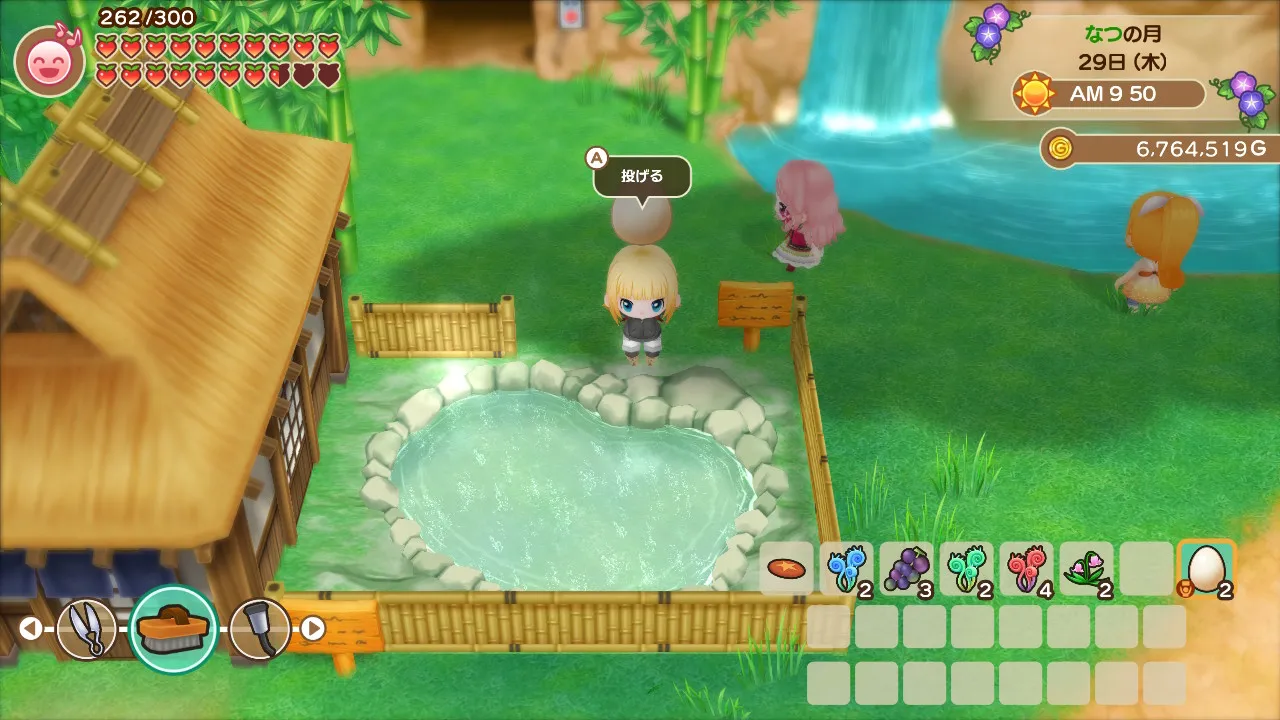Pick the pink flower inventory slot
The image size is (1280, 720).
coord(1086,569)
